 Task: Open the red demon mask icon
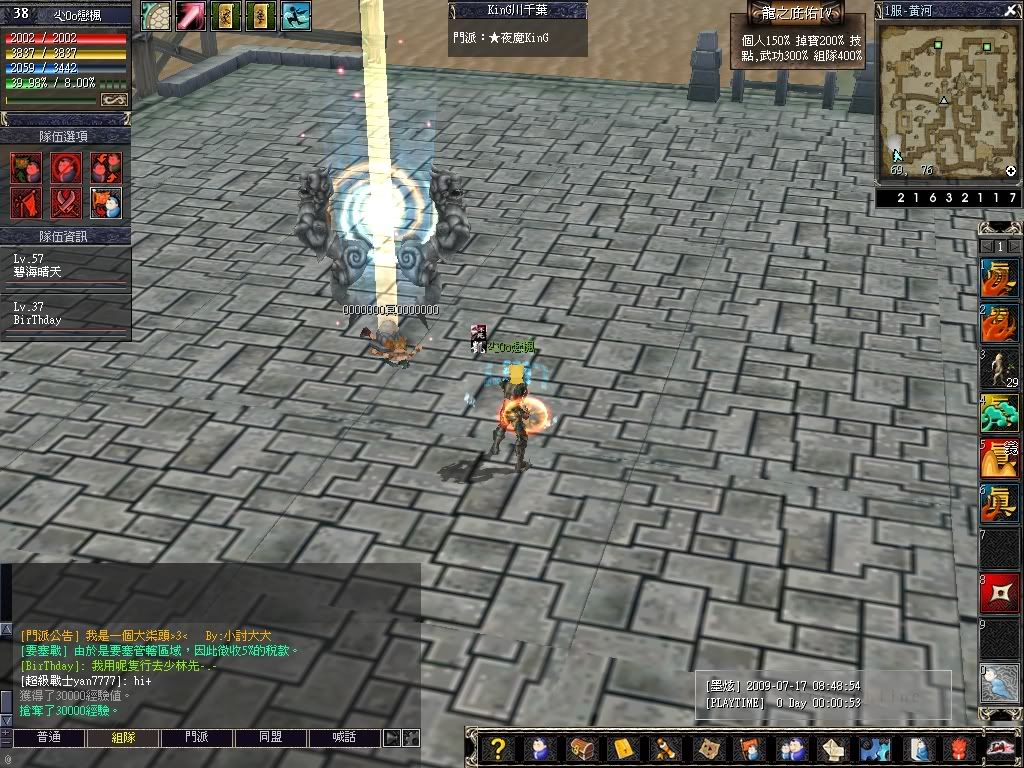(958, 749)
